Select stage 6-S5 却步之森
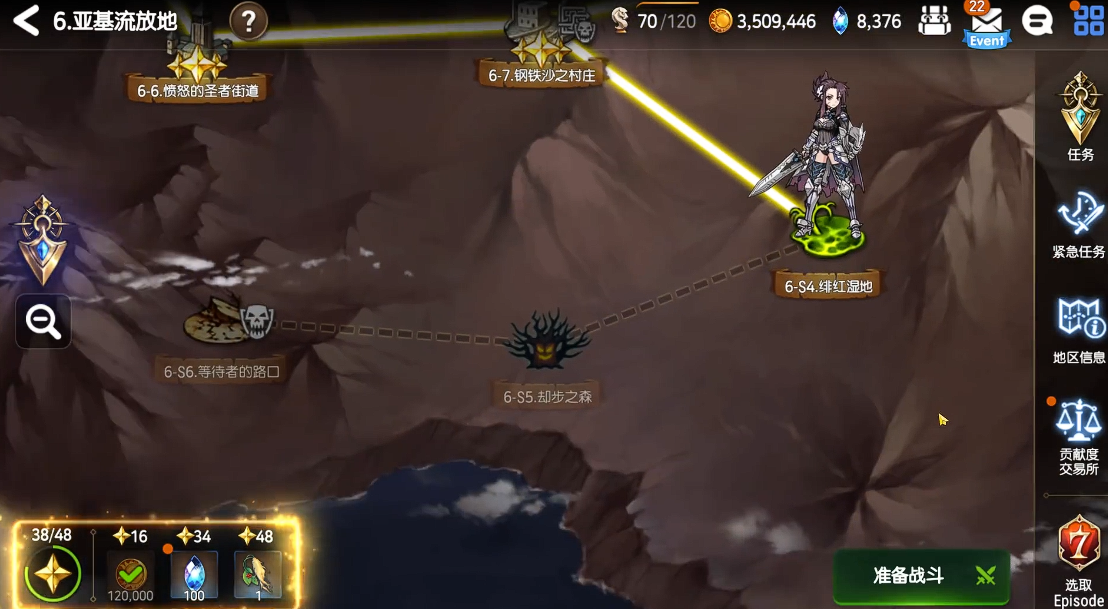This screenshot has width=1108, height=609. 547,345
